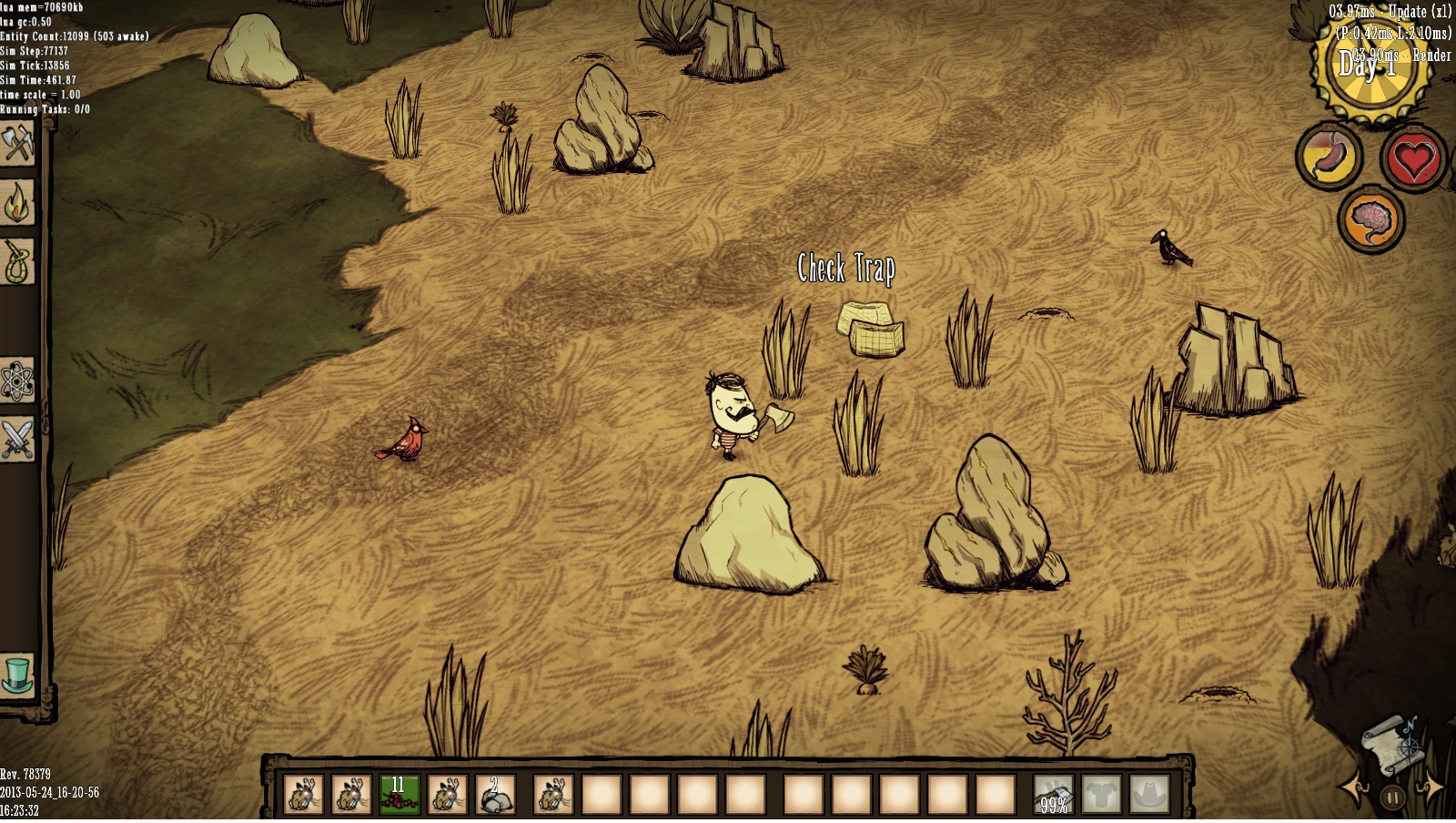
Task: Open the top hat Dress tab
Action: [x=16, y=676]
